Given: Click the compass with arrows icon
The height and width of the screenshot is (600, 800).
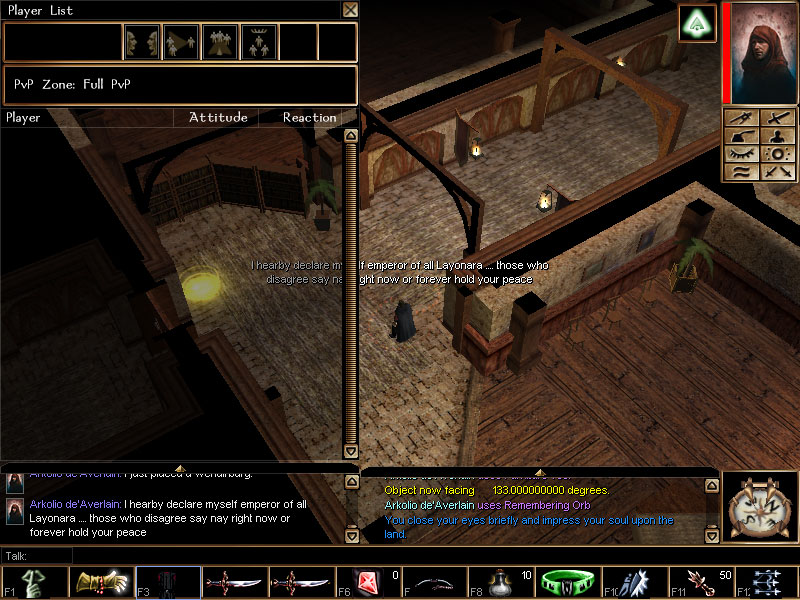Looking at the screenshot, I should pos(758,508).
